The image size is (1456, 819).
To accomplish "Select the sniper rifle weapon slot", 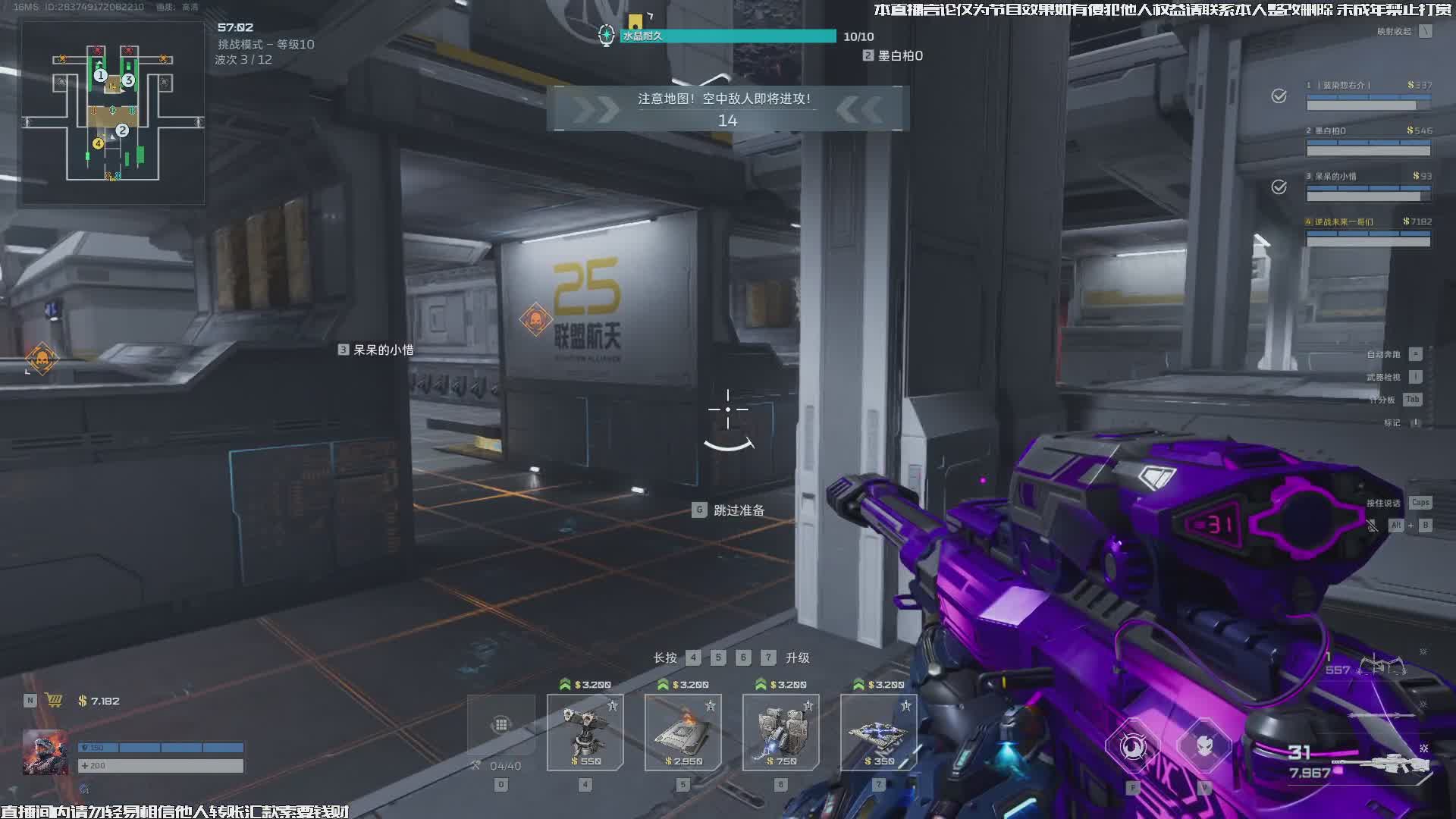I will [1380, 764].
